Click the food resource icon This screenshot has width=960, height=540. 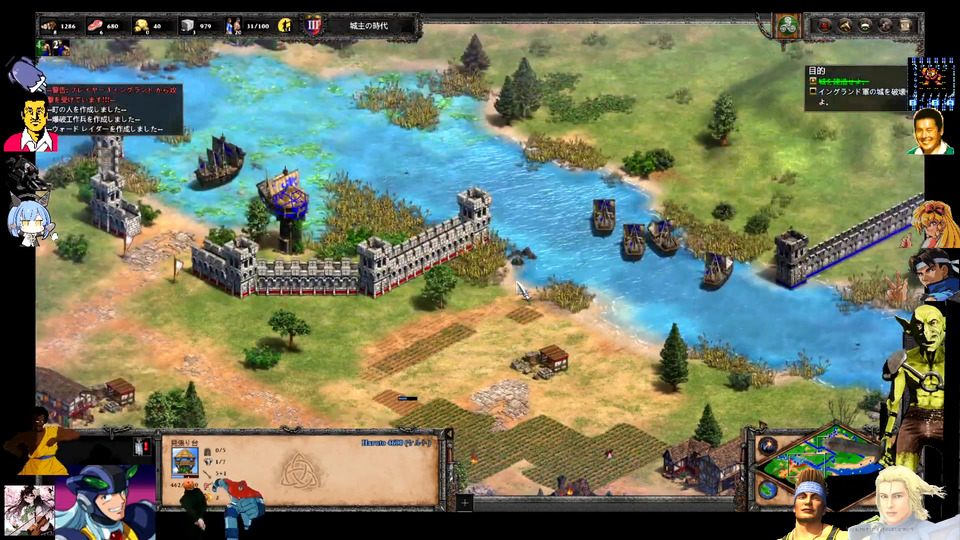point(95,25)
